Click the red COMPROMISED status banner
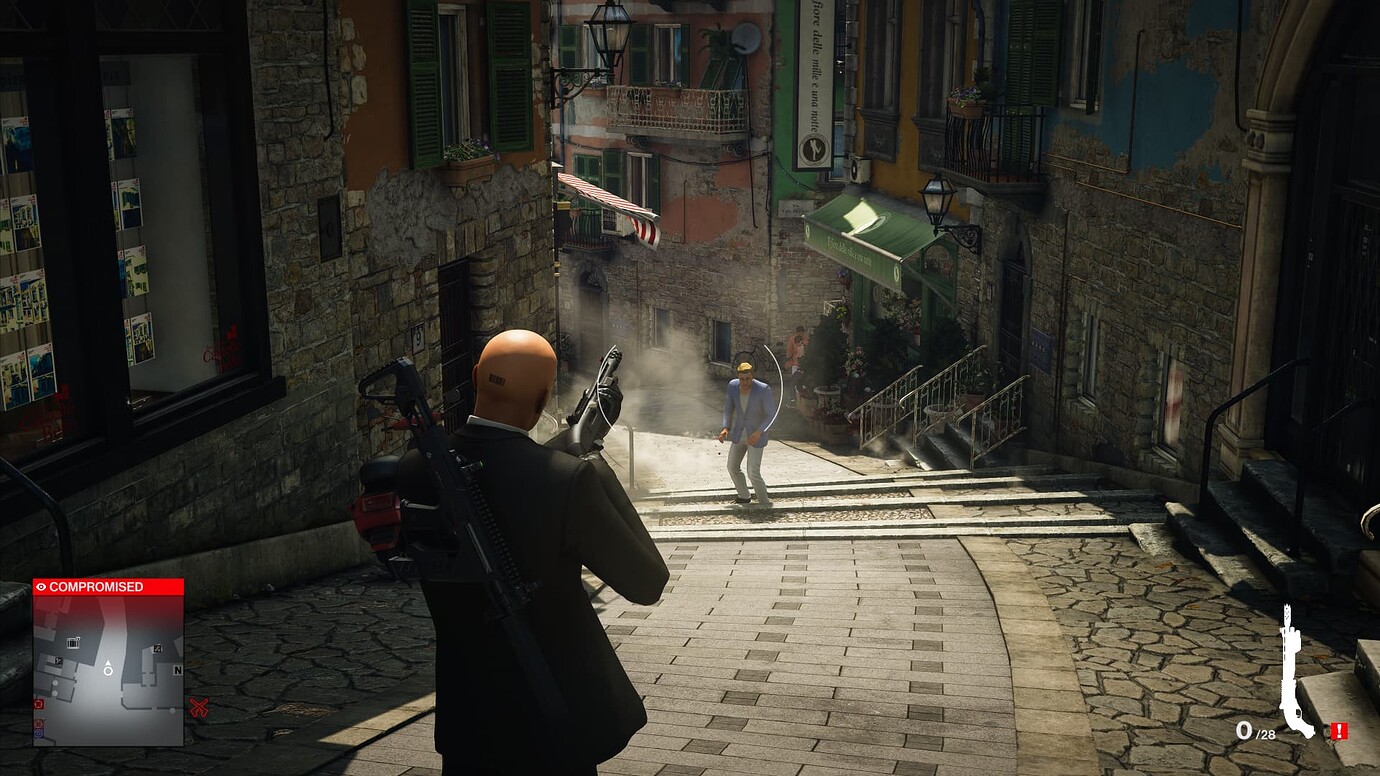This screenshot has width=1380, height=776. [108, 587]
